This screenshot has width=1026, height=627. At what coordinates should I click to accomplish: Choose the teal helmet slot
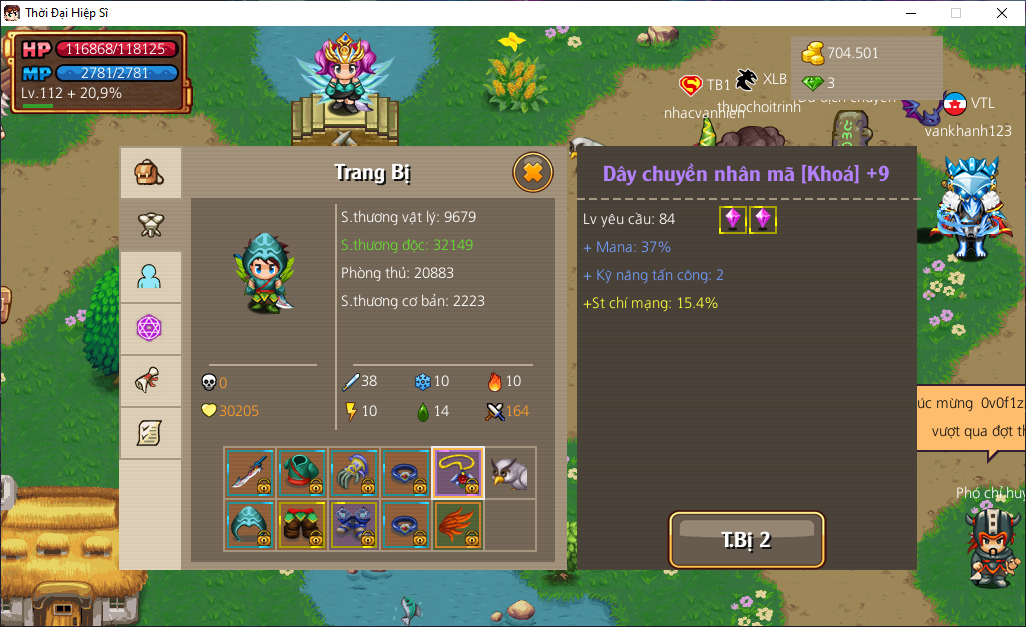tap(250, 525)
